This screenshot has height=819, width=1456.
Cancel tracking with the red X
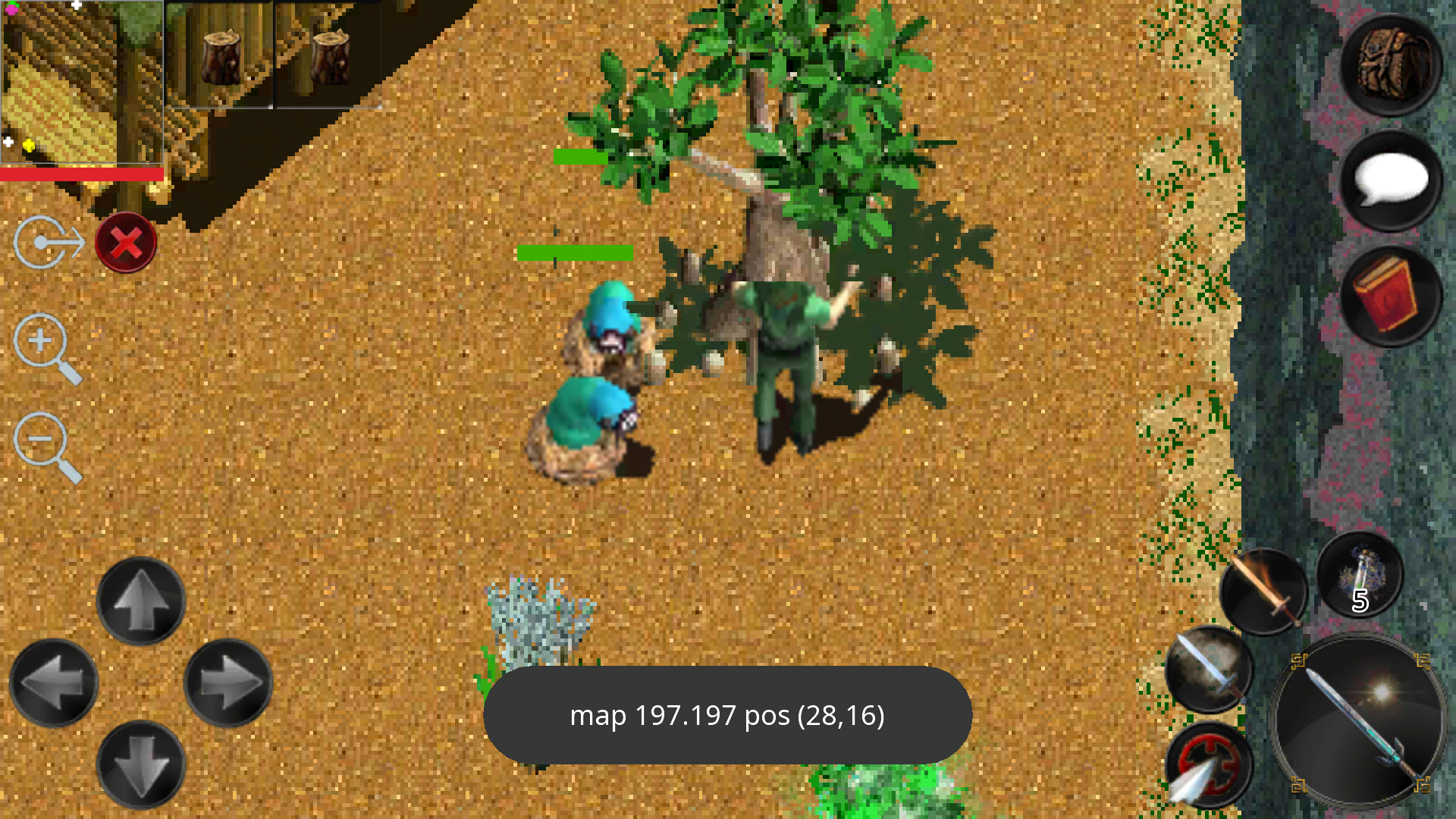pos(126,243)
